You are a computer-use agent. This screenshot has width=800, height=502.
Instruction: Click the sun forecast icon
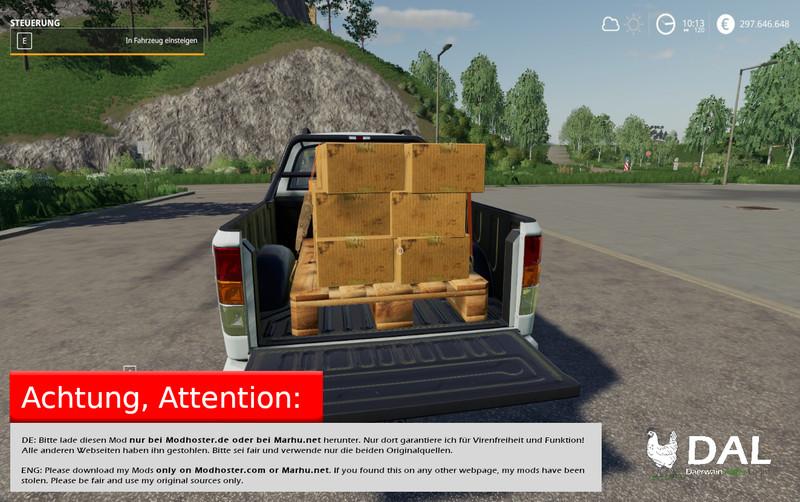634,24
